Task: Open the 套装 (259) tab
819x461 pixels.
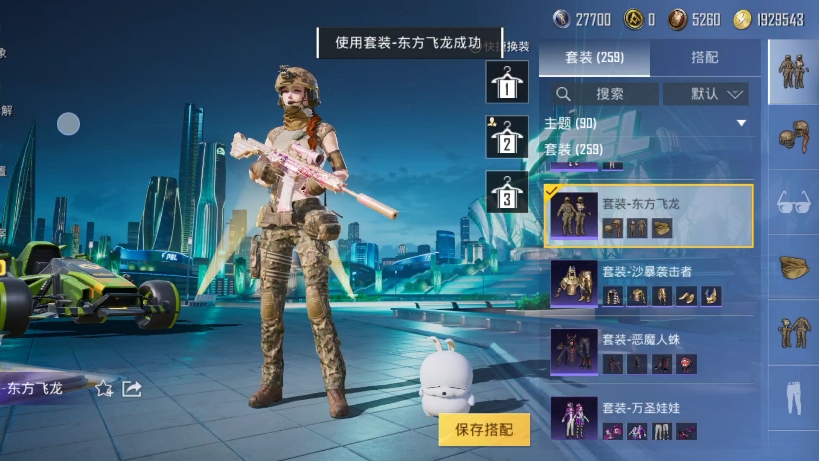Action: [594, 58]
